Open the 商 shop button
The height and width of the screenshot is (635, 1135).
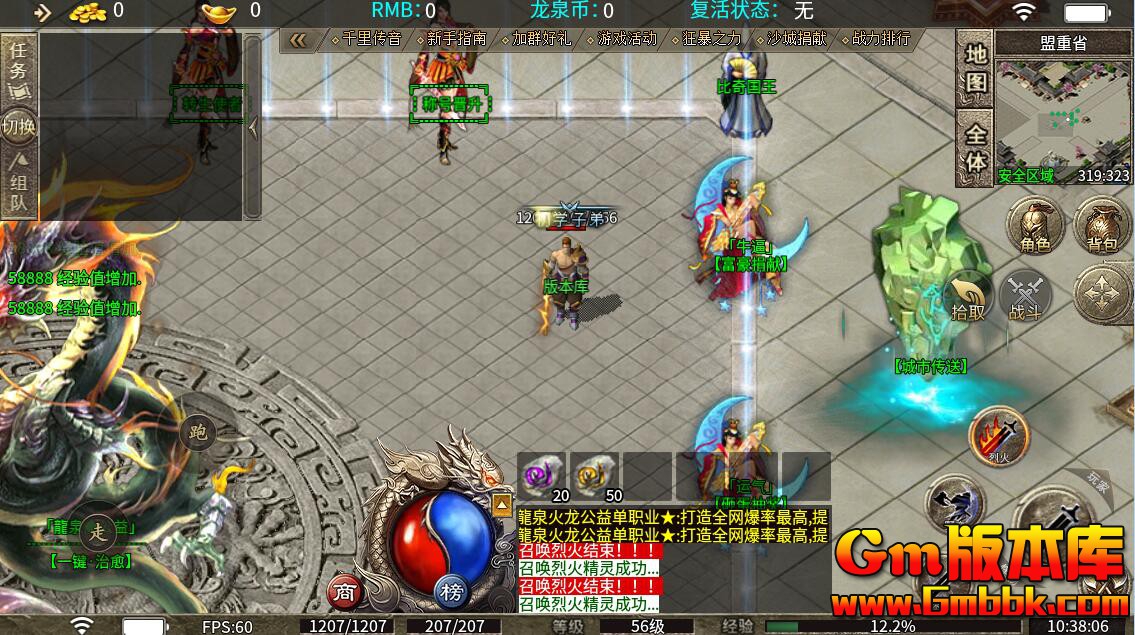coord(345,592)
